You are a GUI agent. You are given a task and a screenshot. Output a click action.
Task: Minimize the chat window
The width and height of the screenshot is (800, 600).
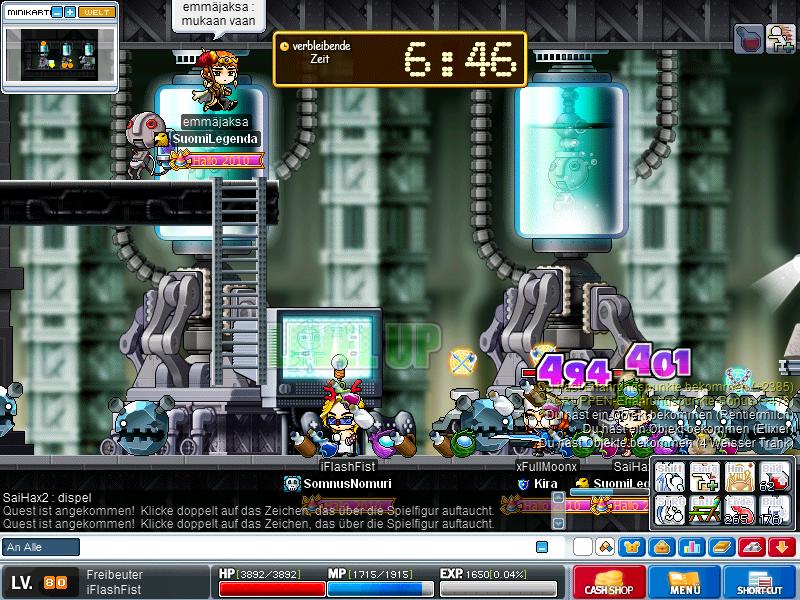point(542,547)
